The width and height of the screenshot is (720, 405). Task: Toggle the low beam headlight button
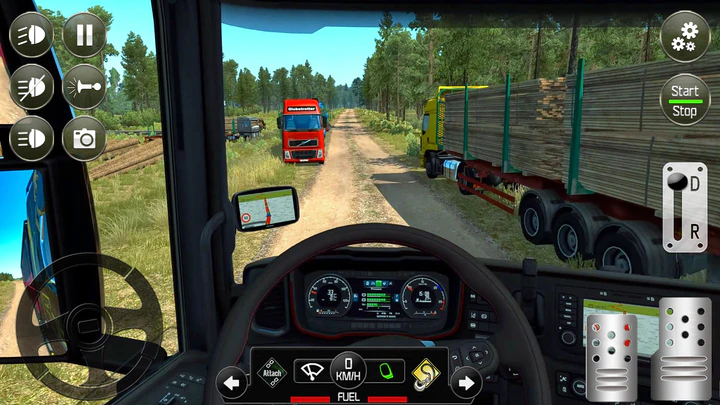[x=31, y=138]
